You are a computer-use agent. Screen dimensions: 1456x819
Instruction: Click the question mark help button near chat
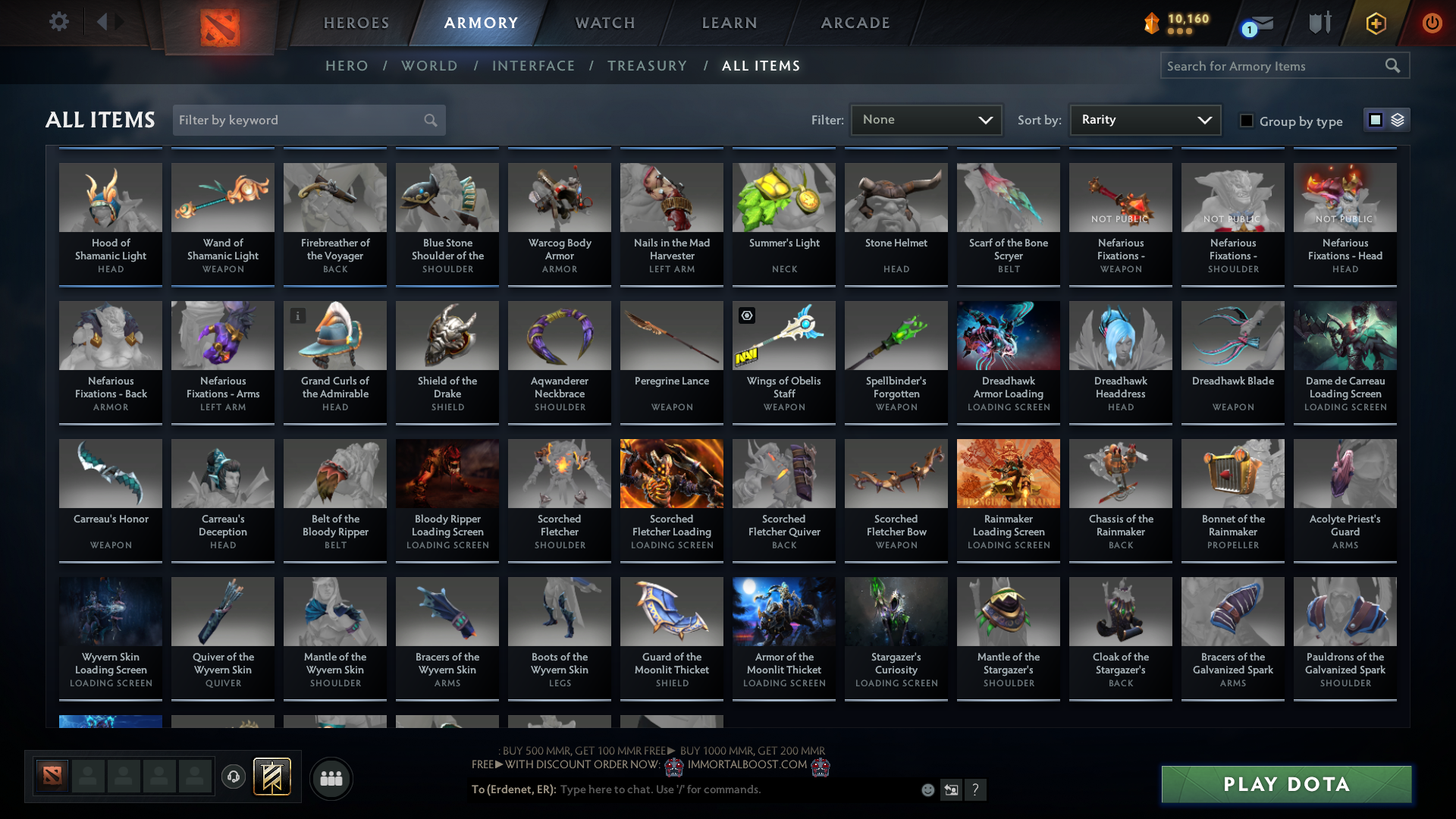click(x=976, y=789)
